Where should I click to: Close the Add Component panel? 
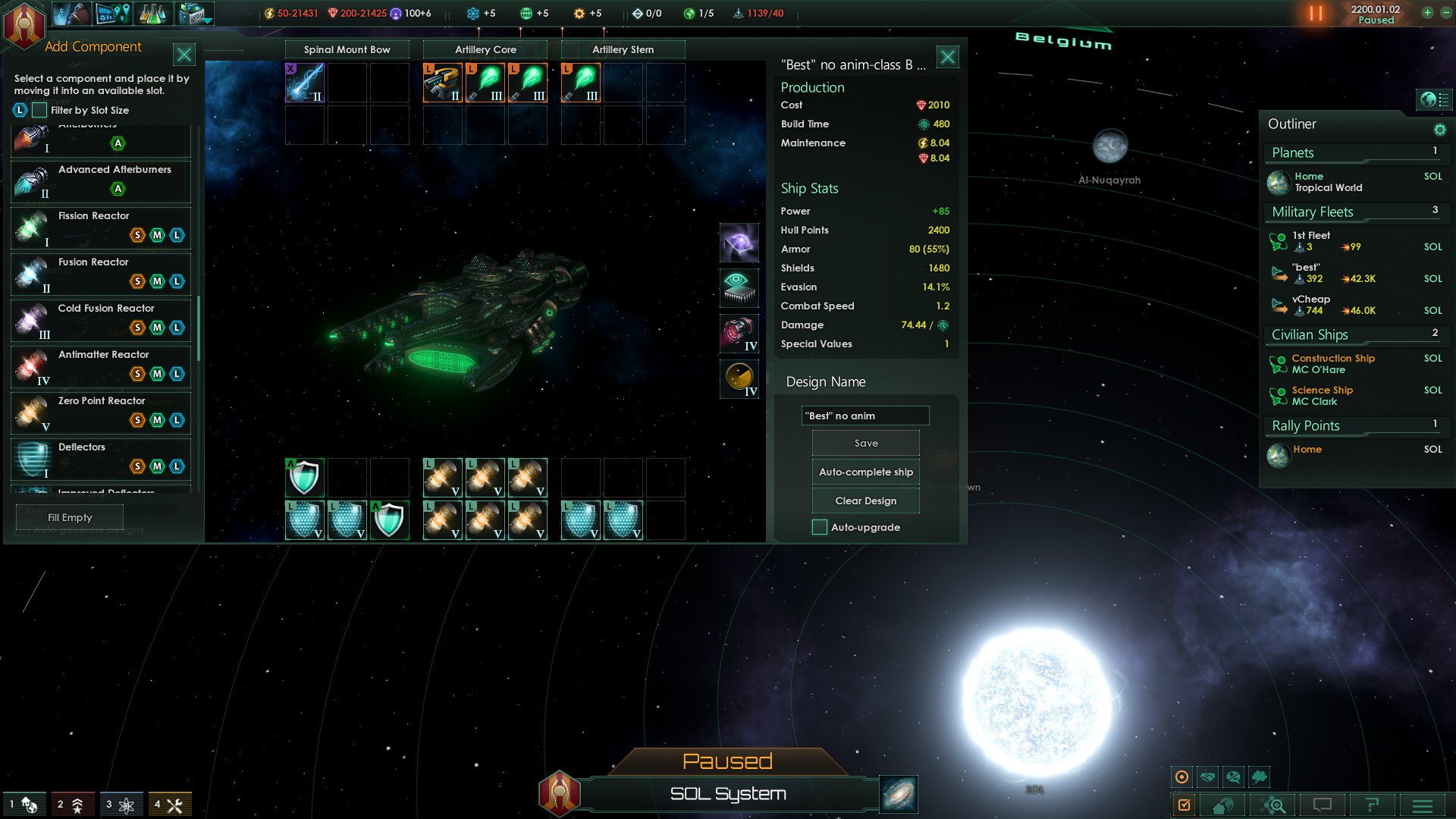click(184, 55)
